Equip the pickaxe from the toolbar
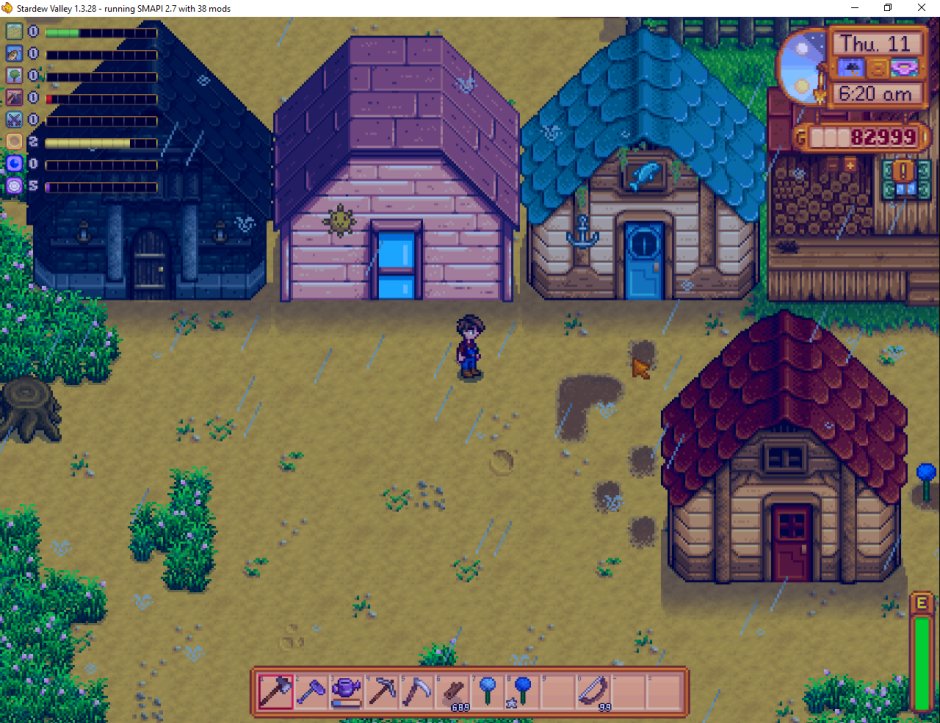Screen dimensions: 940x723 point(383,690)
